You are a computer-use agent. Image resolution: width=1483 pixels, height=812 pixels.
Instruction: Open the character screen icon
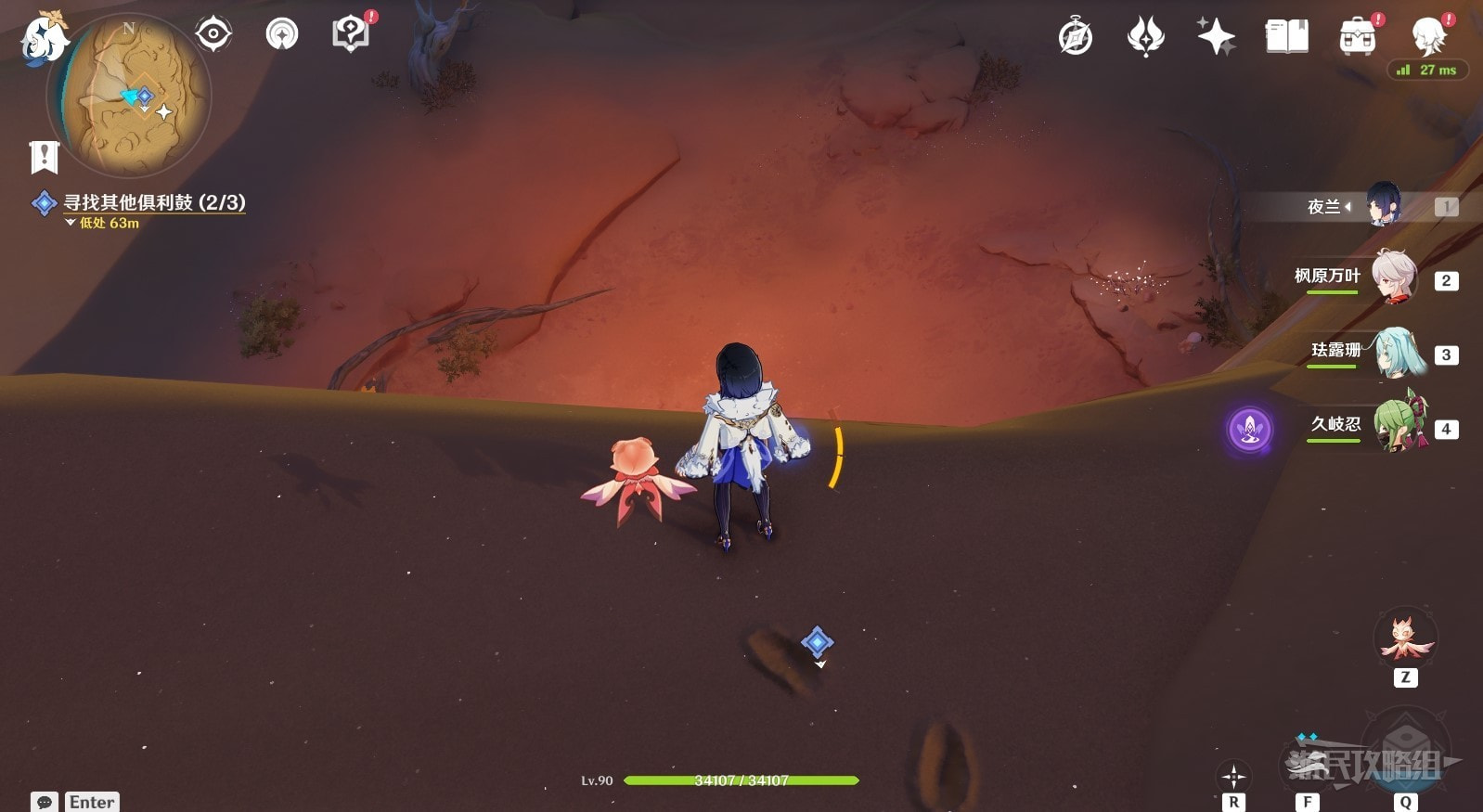click(1427, 37)
